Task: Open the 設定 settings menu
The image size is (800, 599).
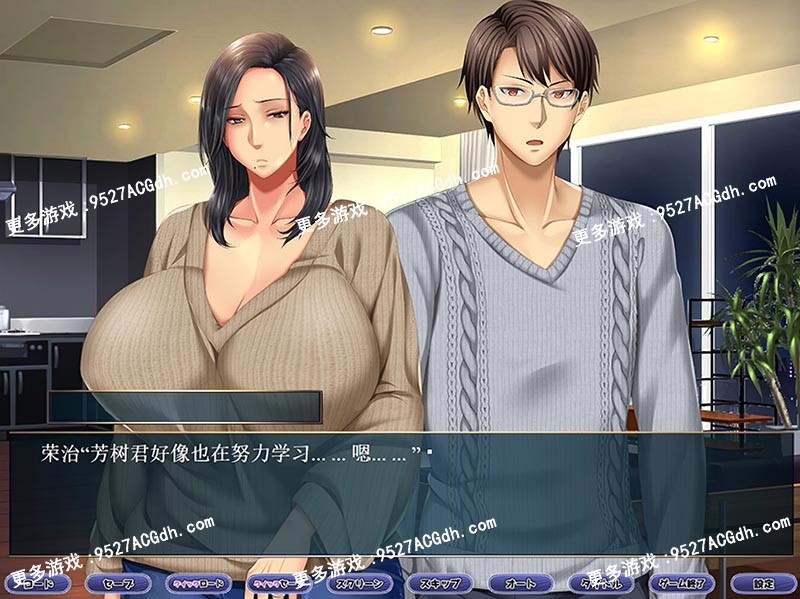Action: pyautogui.click(x=763, y=582)
